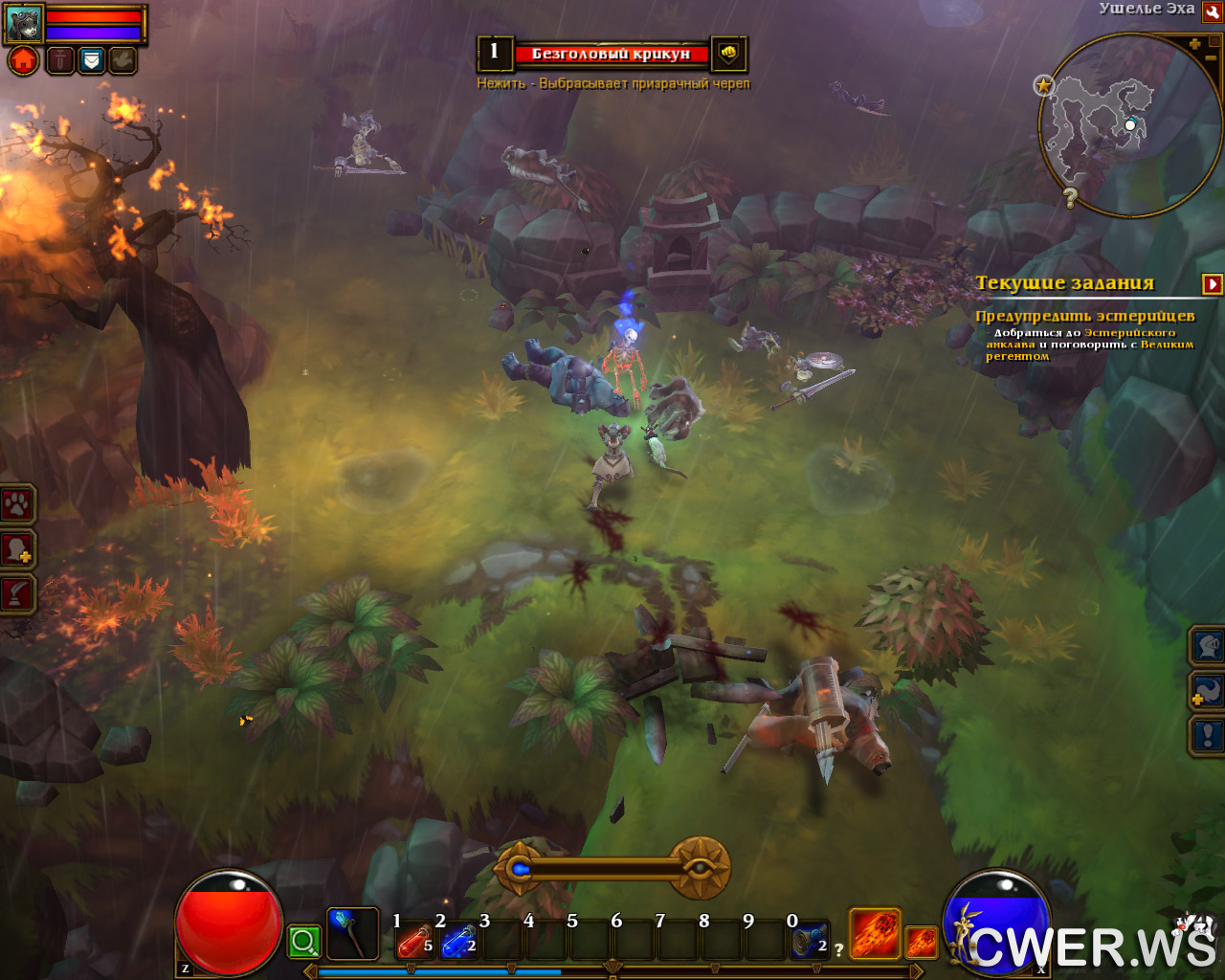Click the pet portrait in the corner
1225x980 pixels.
[24, 23]
